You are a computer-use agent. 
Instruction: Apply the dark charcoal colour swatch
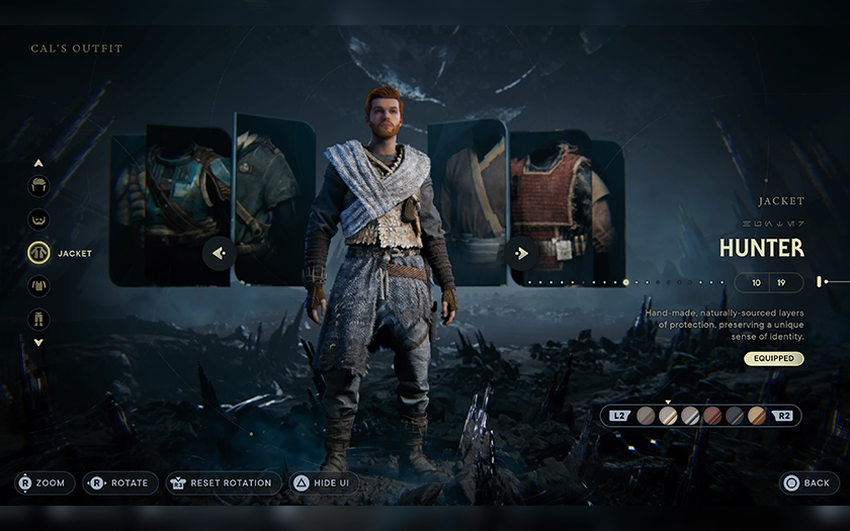click(734, 415)
